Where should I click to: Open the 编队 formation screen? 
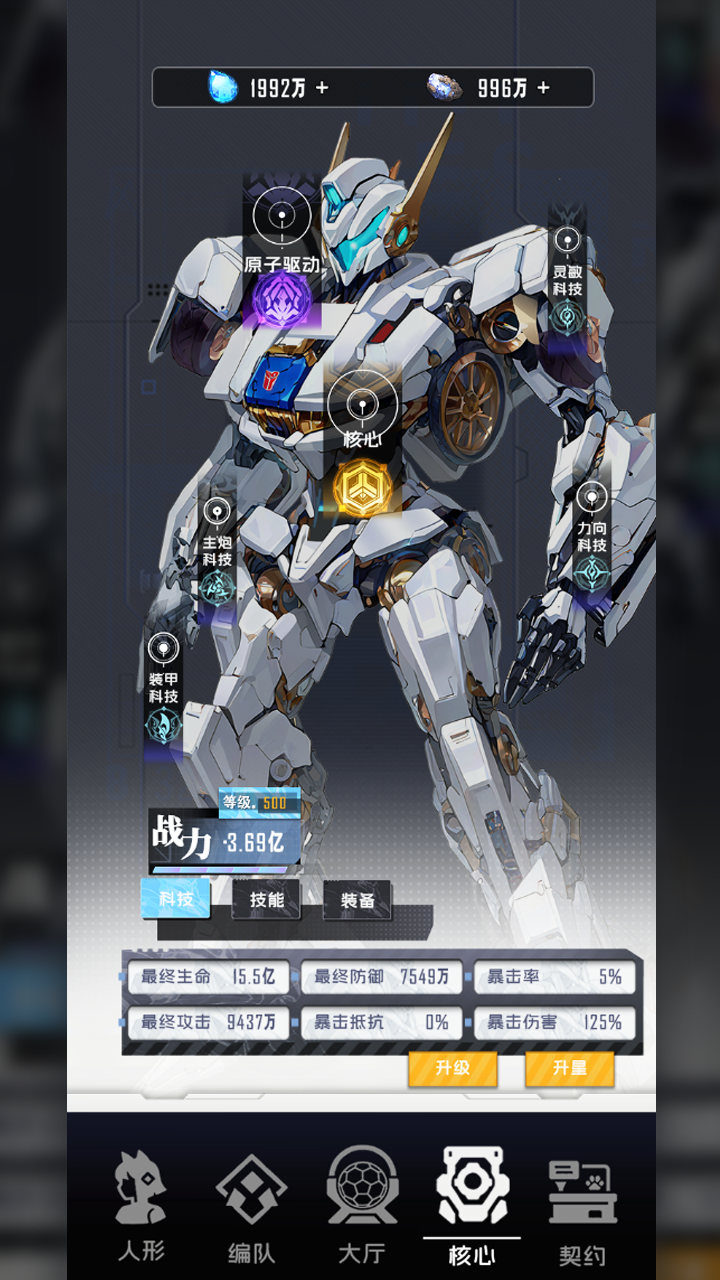click(251, 1207)
